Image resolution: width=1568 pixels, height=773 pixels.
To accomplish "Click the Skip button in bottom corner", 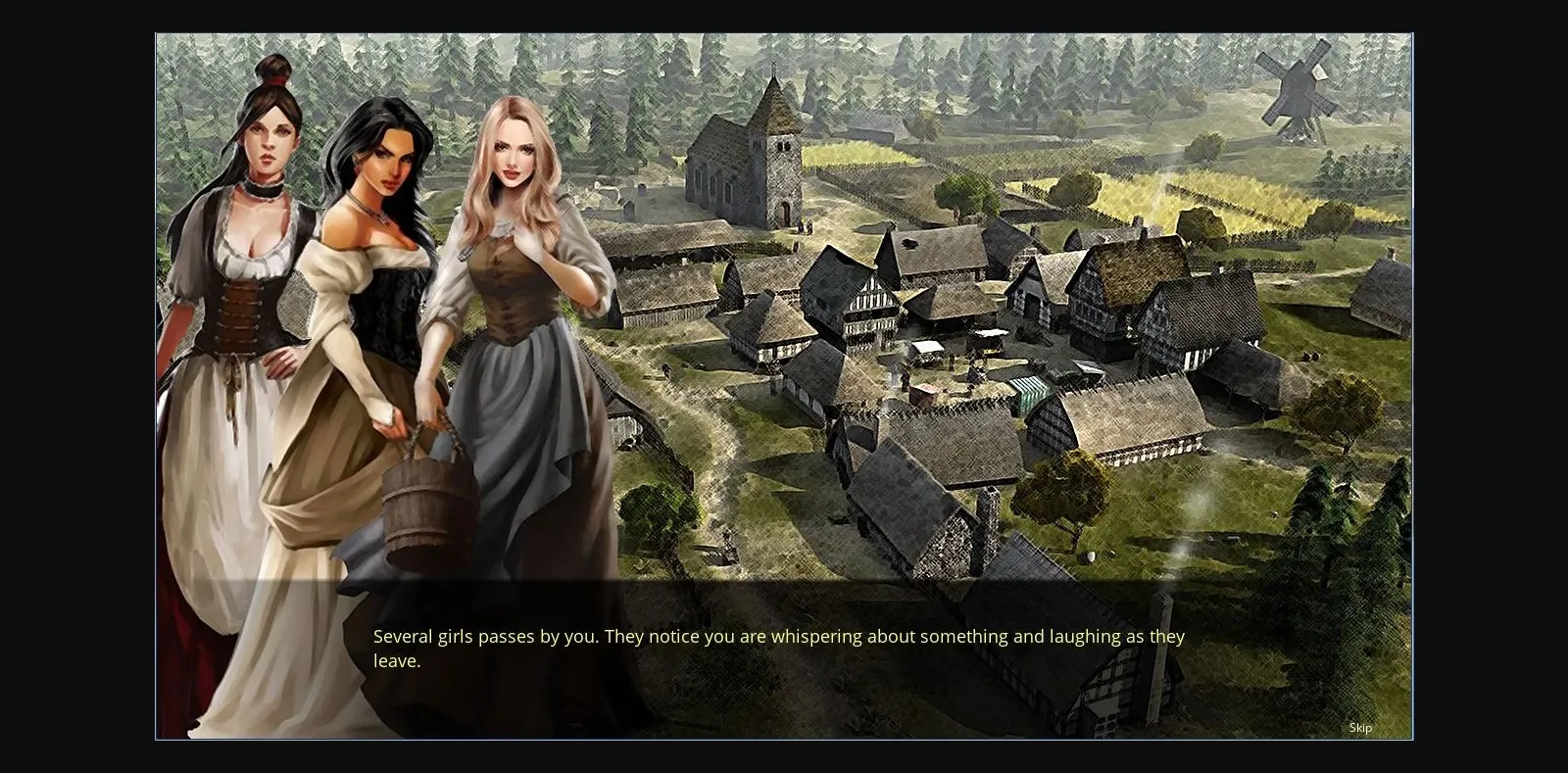I will point(1360,728).
